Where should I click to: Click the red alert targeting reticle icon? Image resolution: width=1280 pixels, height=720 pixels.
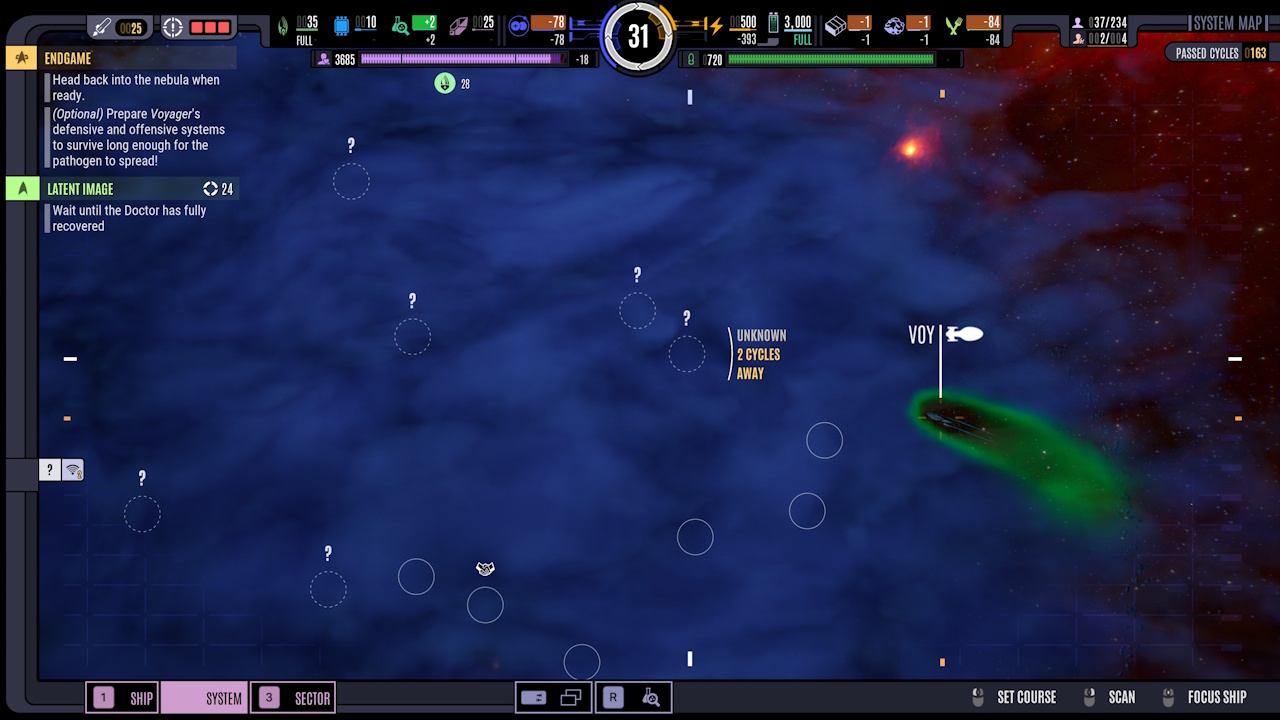[x=175, y=25]
